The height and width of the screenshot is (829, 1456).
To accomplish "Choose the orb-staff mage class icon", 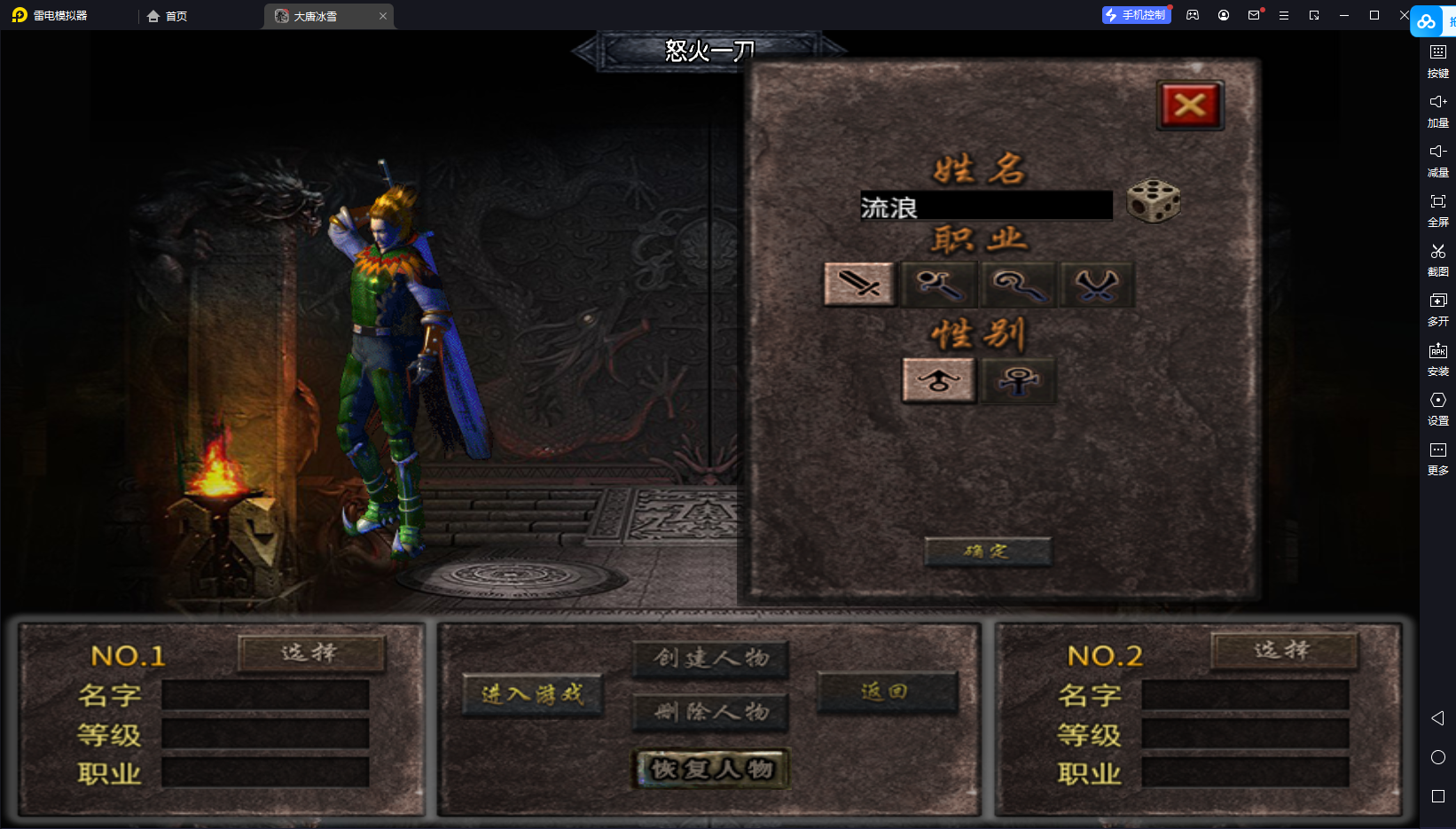I will click(938, 285).
